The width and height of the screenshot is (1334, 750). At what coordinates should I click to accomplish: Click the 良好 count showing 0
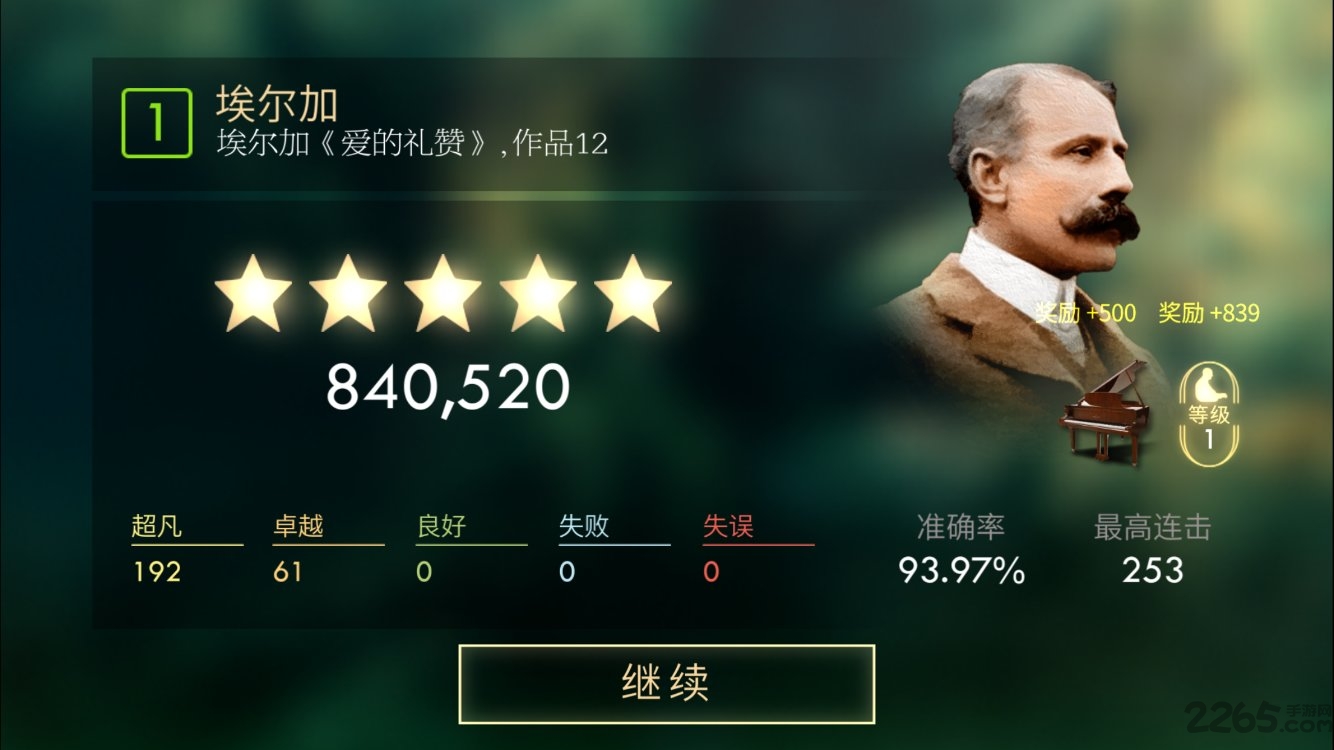click(x=424, y=572)
